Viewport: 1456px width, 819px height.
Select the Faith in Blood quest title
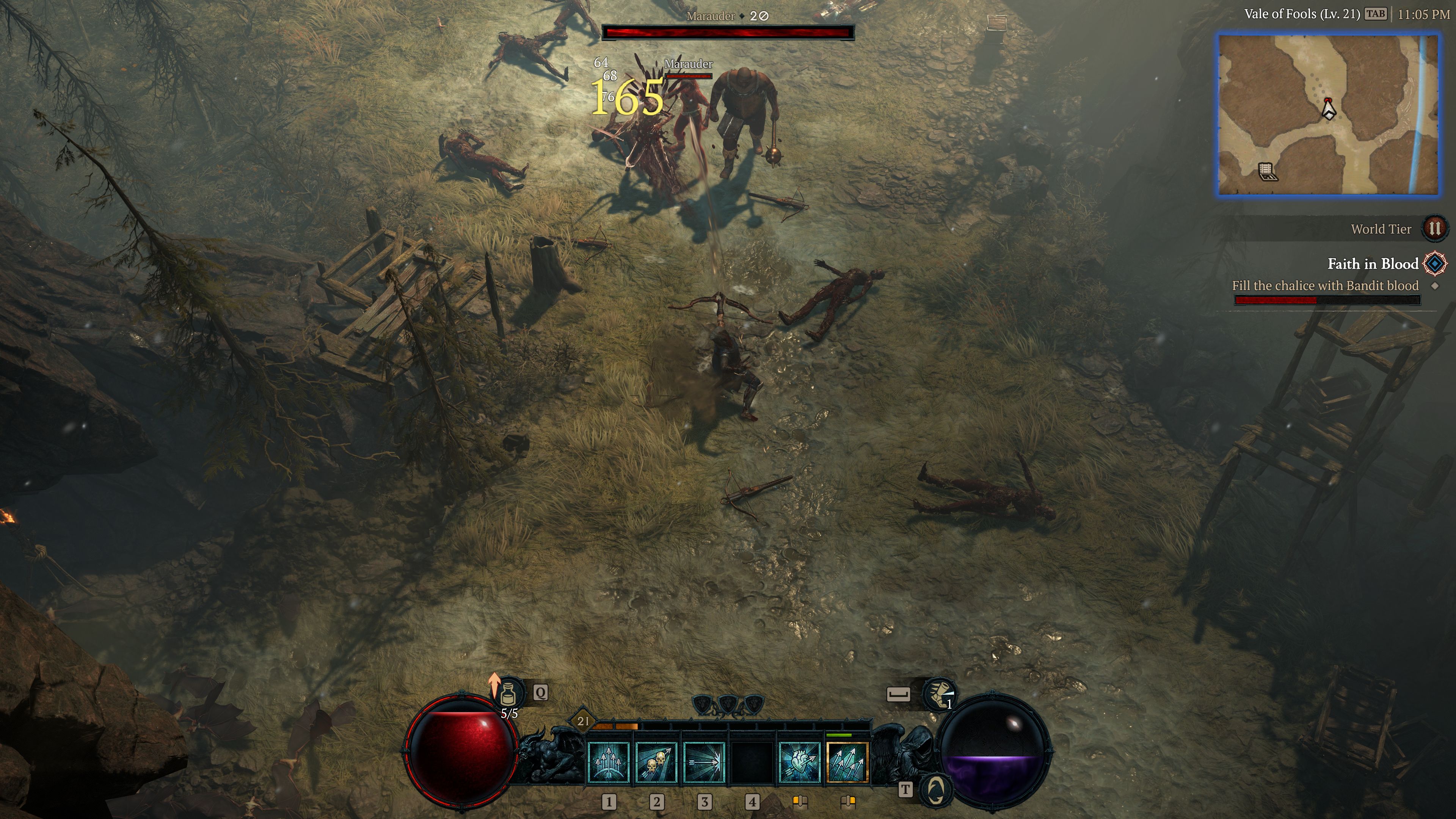[x=1374, y=264]
